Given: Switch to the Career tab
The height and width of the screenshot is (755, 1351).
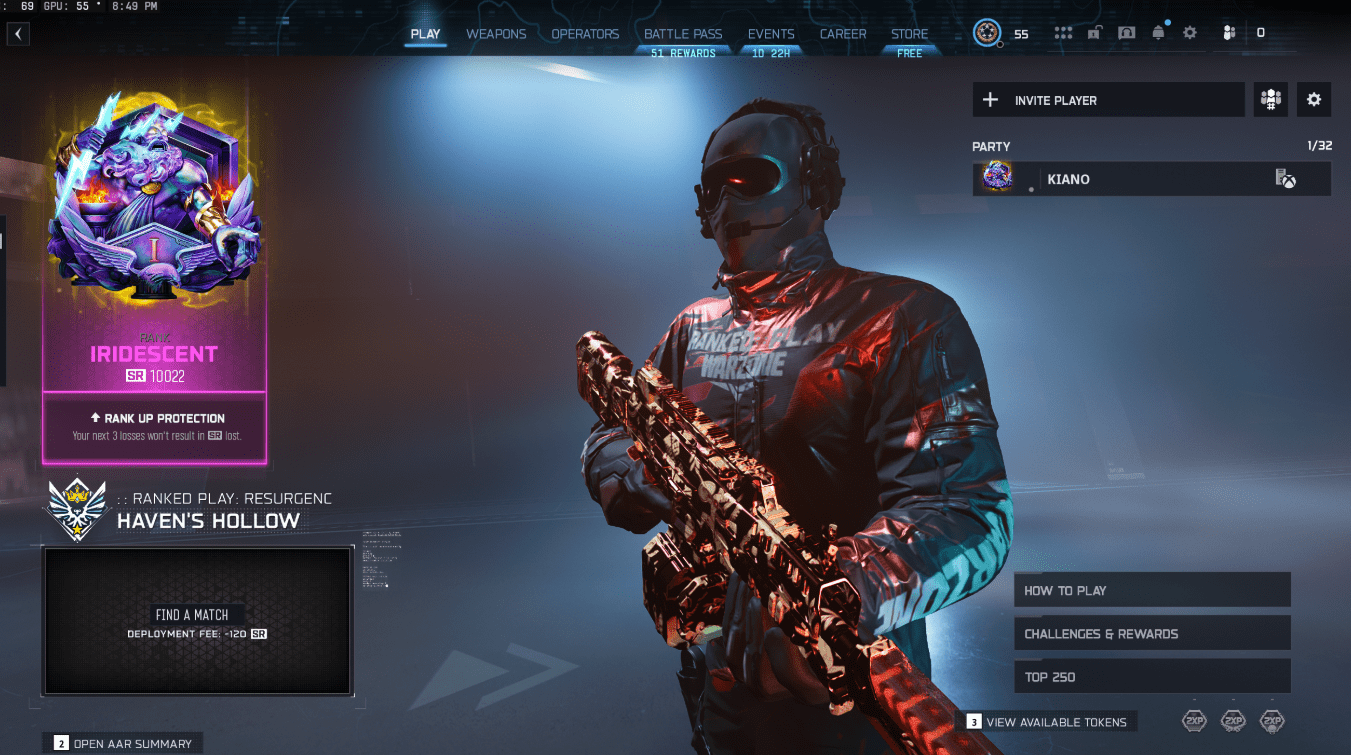Looking at the screenshot, I should point(843,34).
